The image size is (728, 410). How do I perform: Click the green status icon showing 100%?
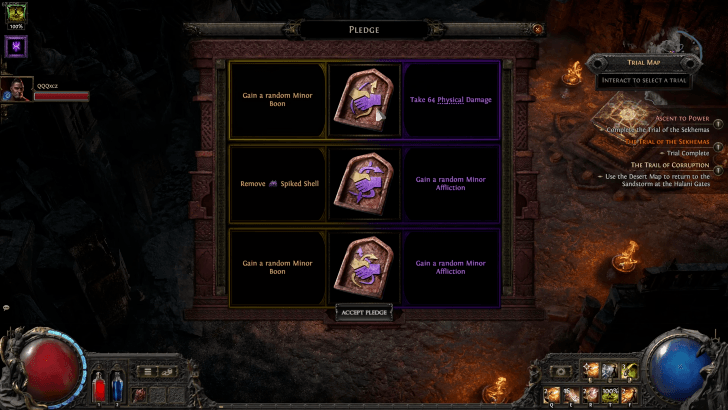click(x=15, y=13)
